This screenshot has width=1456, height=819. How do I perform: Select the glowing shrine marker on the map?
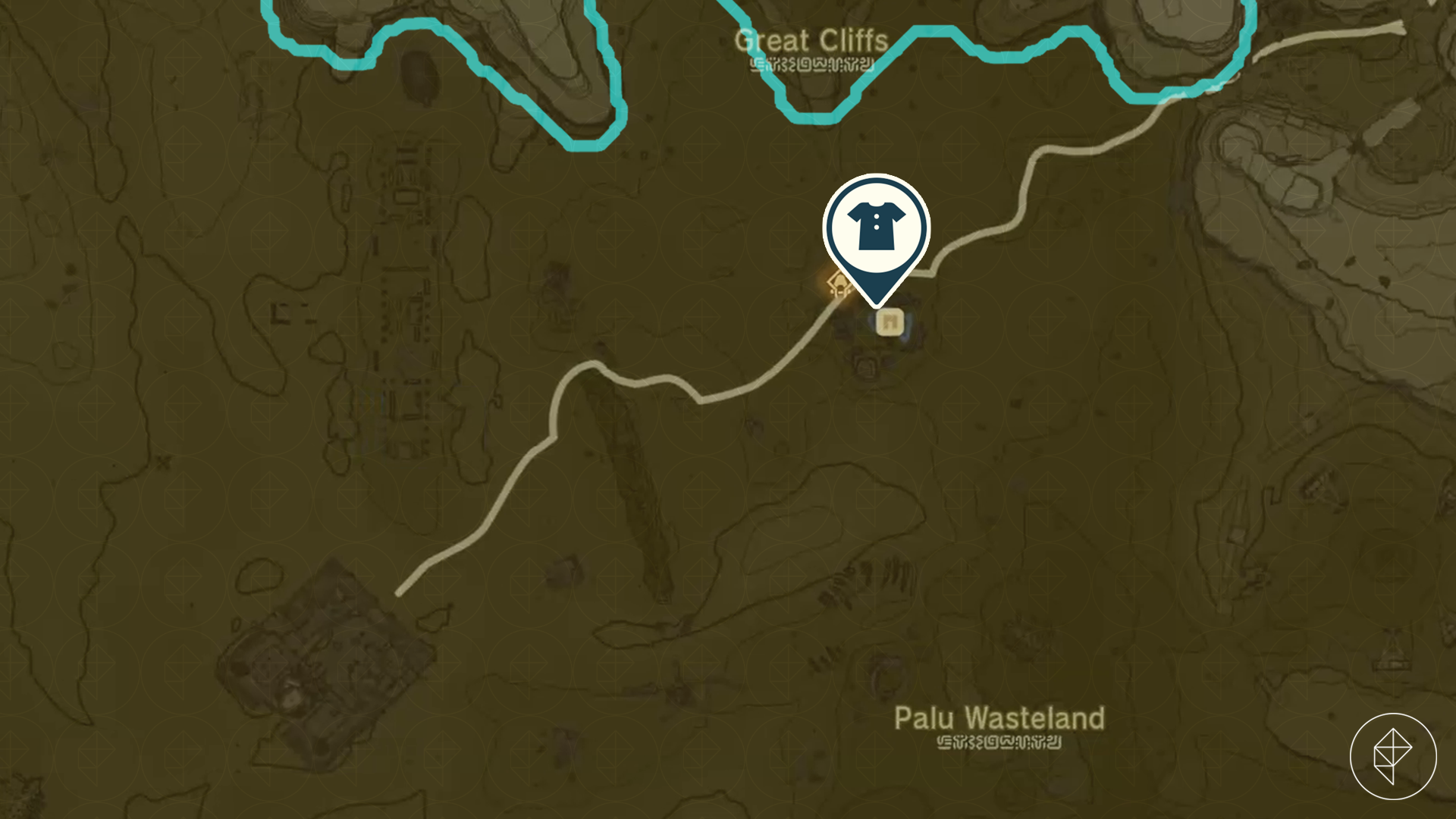(x=839, y=285)
